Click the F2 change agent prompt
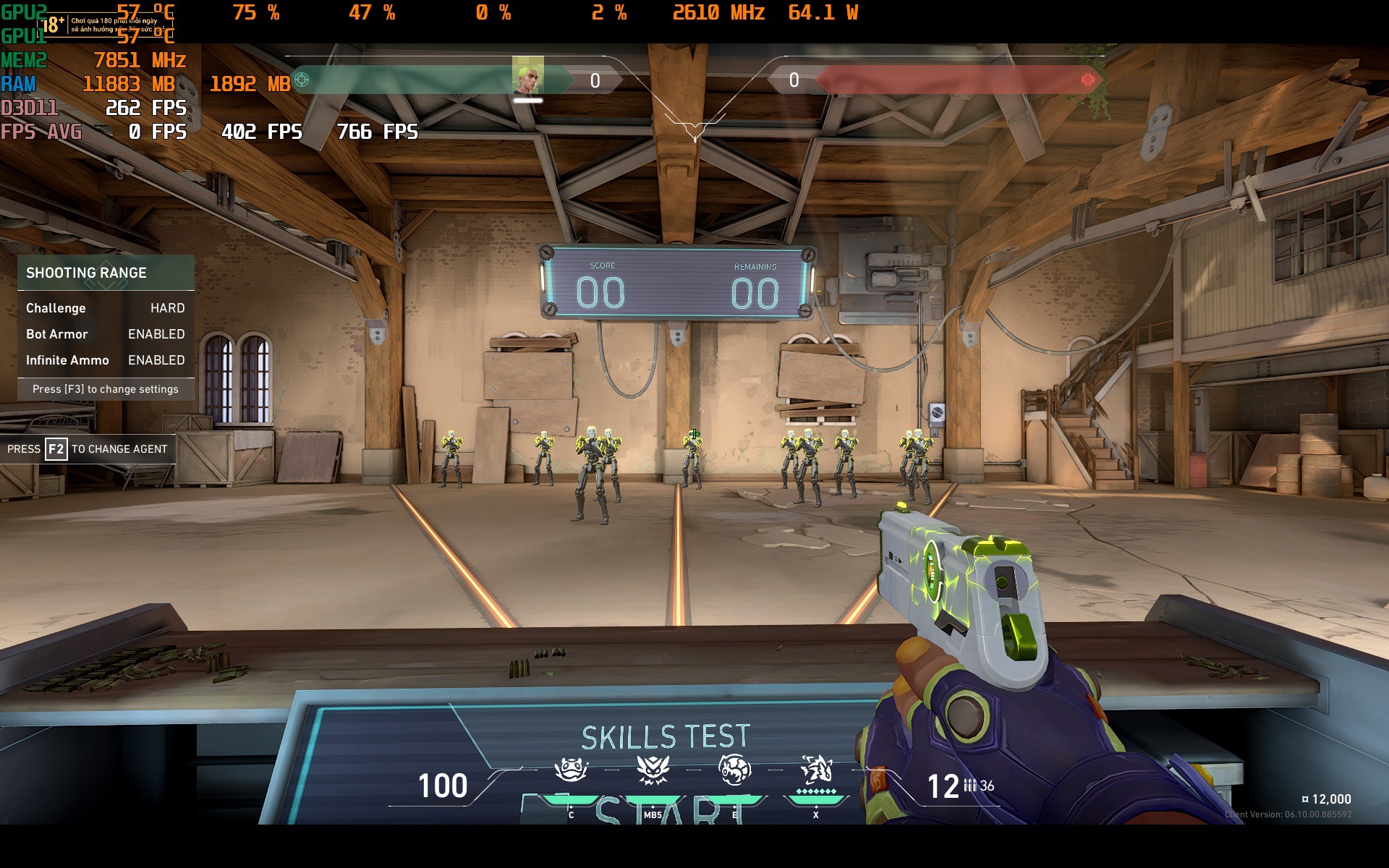Screen dimensions: 1389x868 coord(87,448)
